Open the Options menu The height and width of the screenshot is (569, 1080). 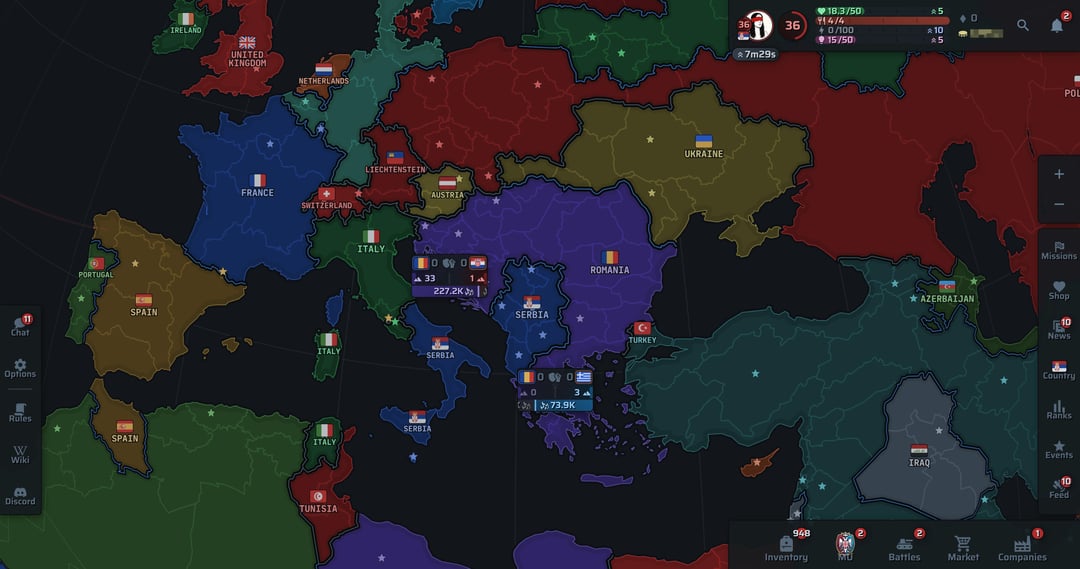click(x=20, y=368)
